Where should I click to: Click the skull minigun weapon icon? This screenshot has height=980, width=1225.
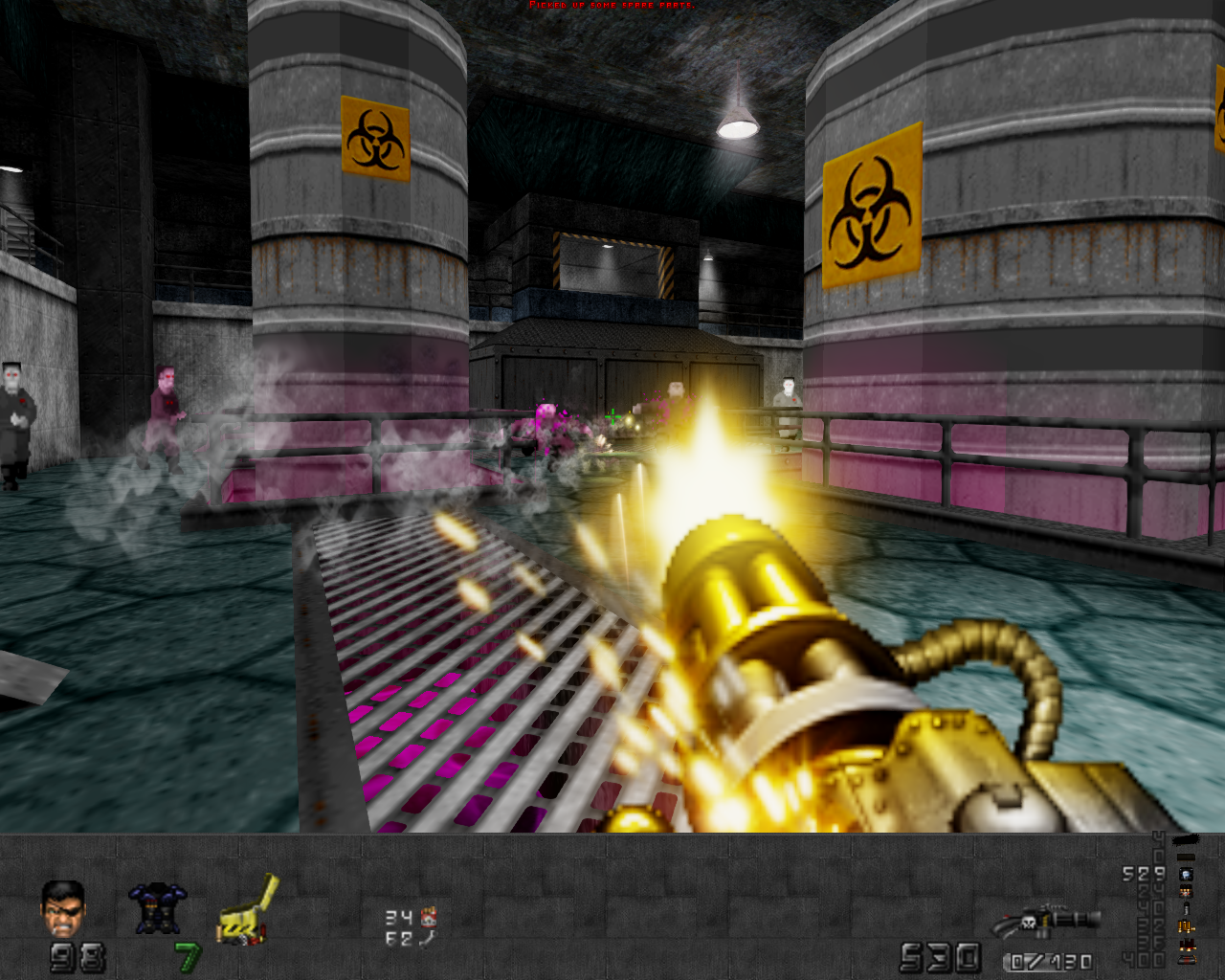click(1046, 922)
